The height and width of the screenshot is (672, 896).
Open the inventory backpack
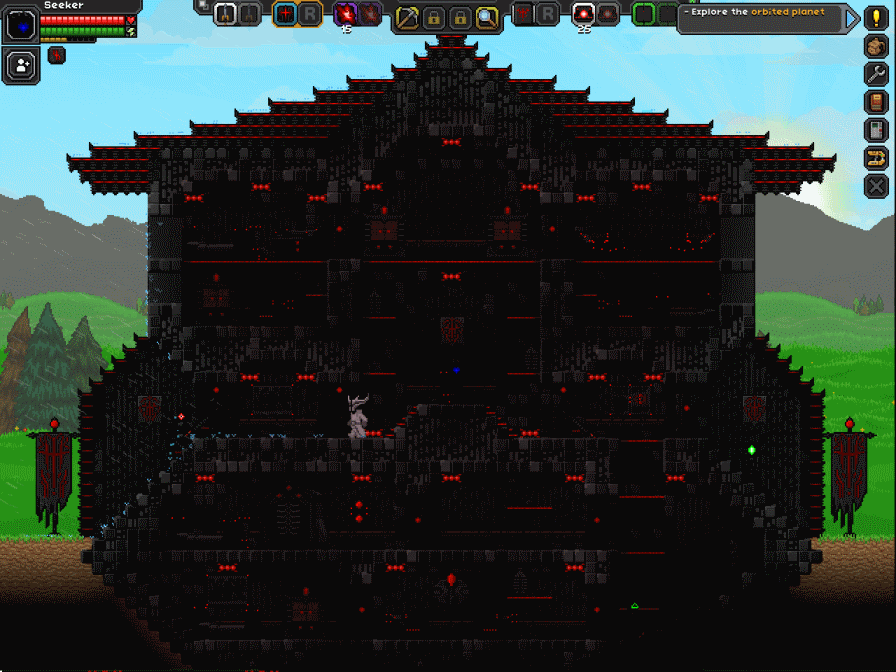coord(876,46)
